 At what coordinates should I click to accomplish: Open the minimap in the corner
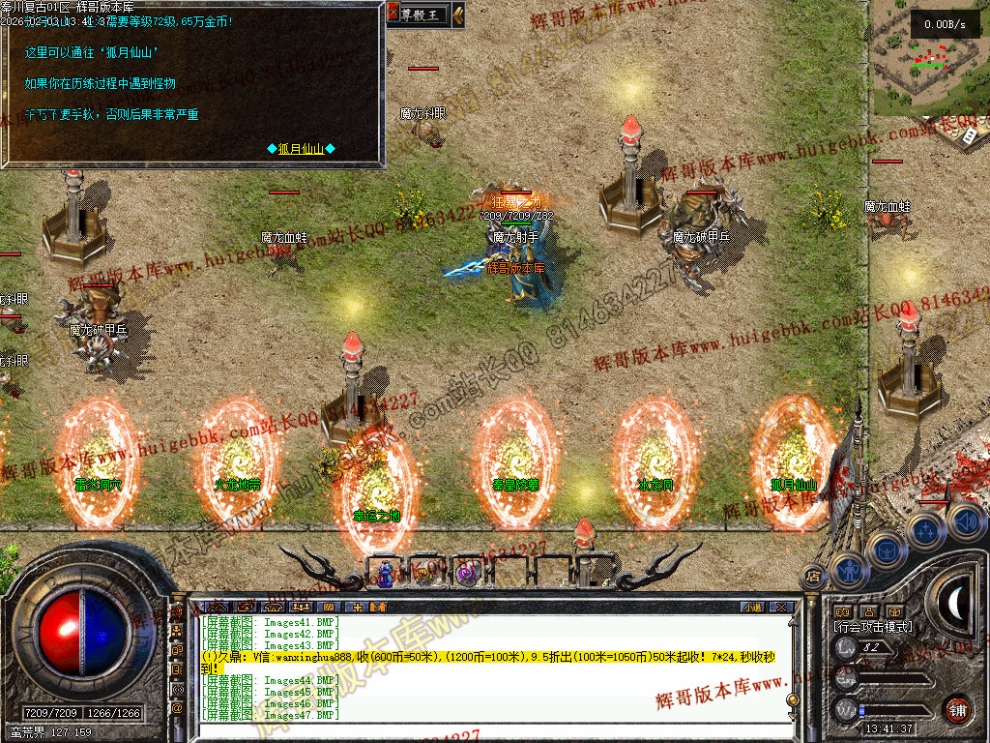coord(929,60)
